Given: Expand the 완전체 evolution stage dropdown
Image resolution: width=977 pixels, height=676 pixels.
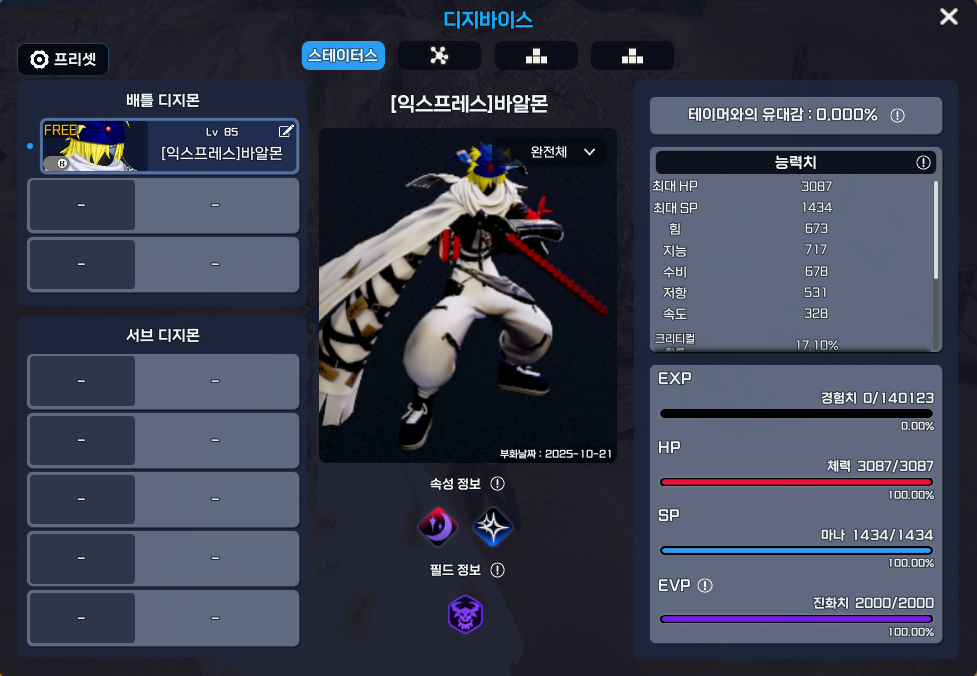Looking at the screenshot, I should (x=563, y=152).
